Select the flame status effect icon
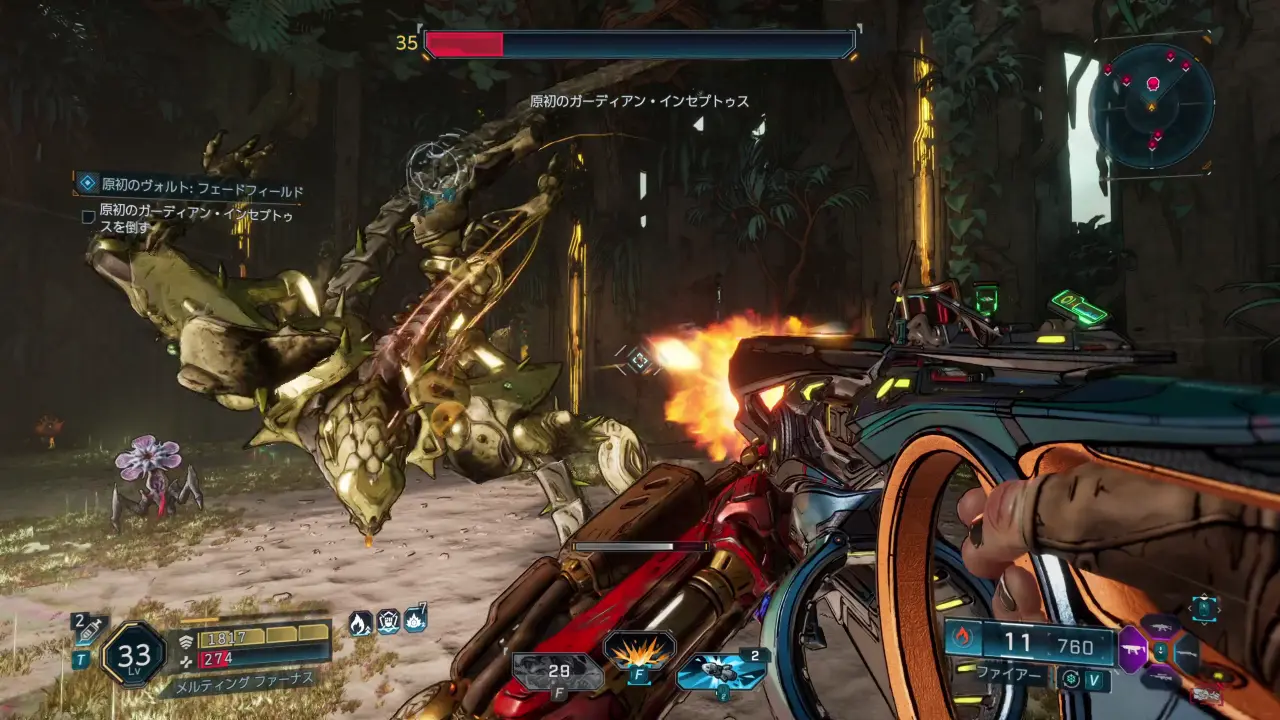Screen dimensions: 1280x720 coord(360,623)
